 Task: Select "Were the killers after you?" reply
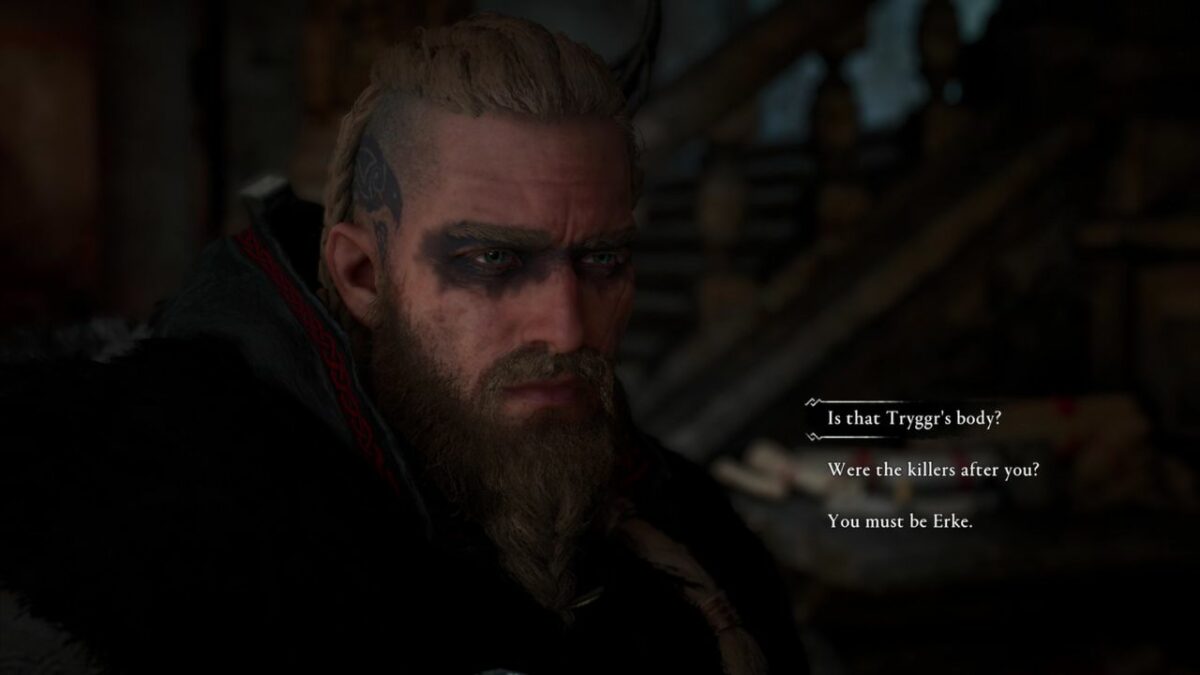(x=933, y=469)
